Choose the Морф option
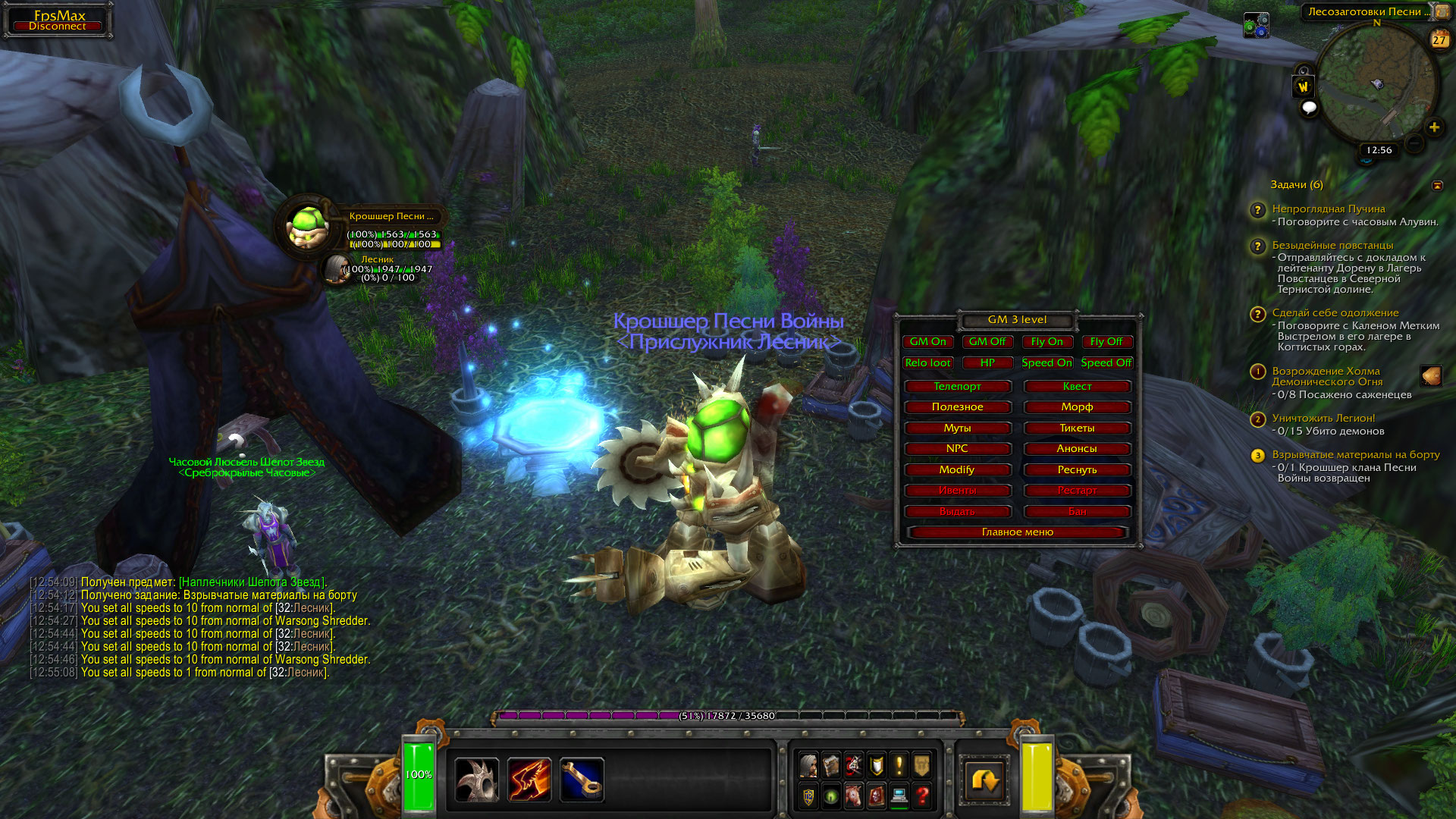 pyautogui.click(x=1077, y=407)
